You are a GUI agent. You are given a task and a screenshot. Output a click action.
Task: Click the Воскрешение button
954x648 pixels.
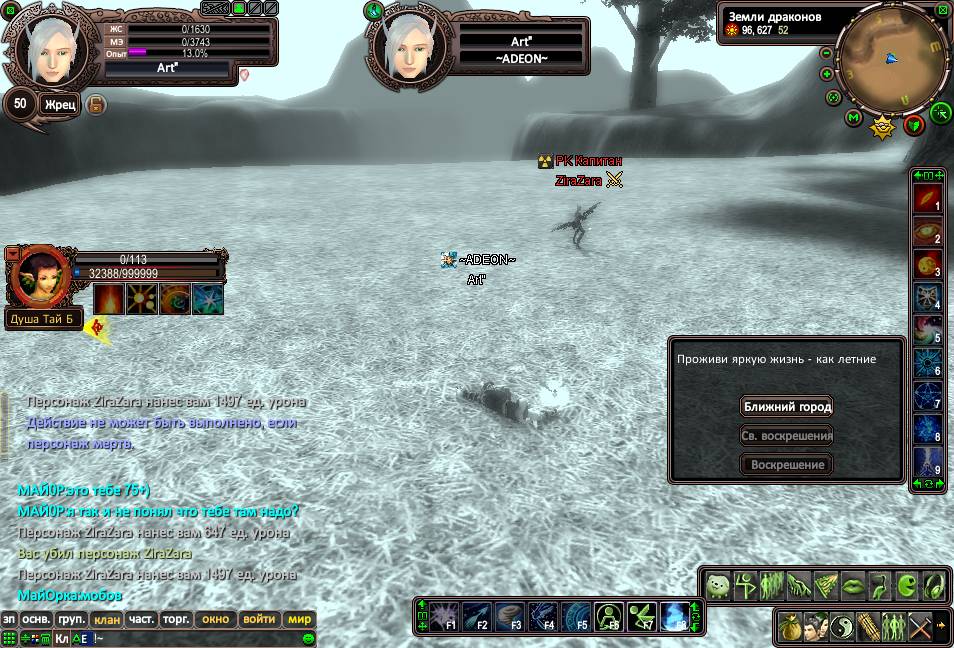[787, 465]
